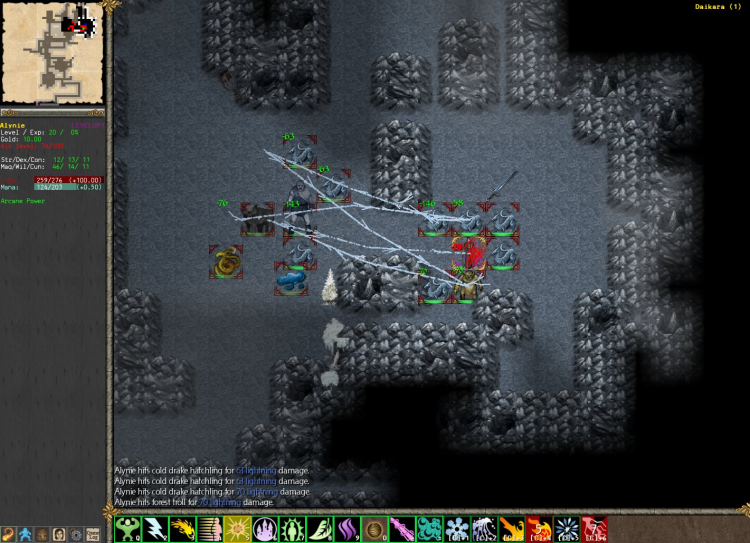Activate the purple wavy flames talent
Viewport: 750px width, 543px height.
tap(345, 528)
